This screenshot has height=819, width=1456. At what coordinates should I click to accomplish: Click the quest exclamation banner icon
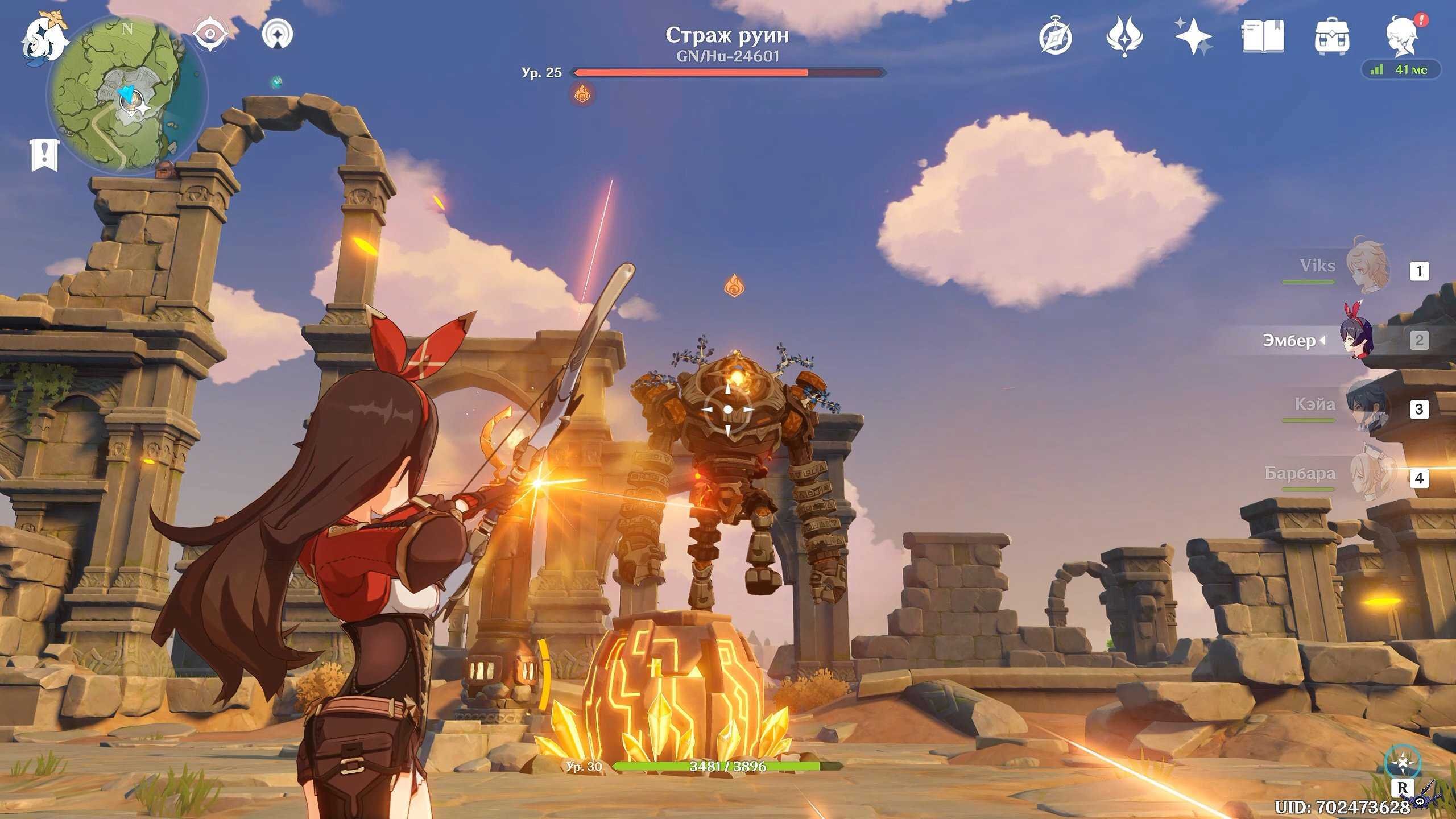tap(44, 155)
